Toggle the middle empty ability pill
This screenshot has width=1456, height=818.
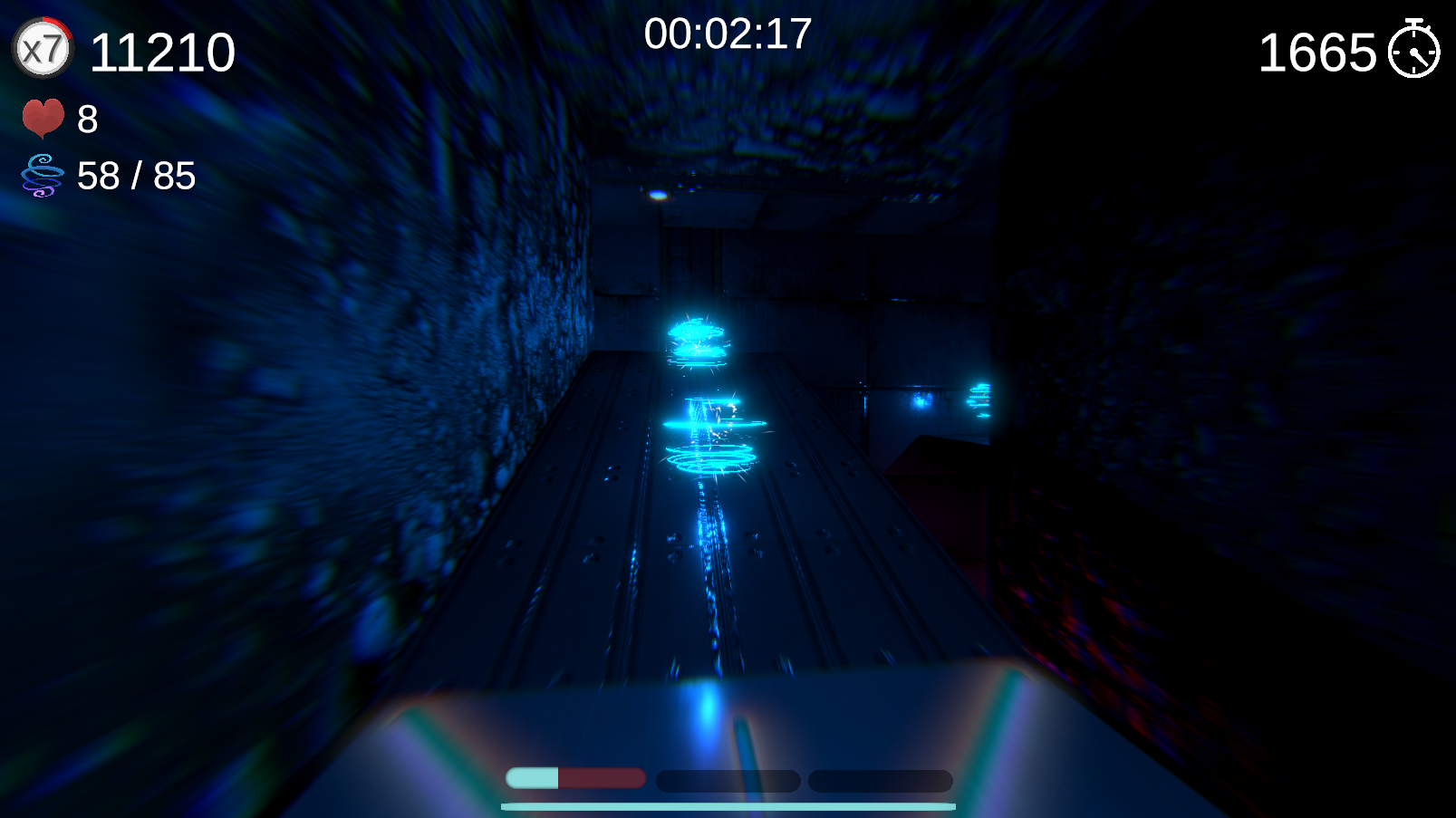coord(727,780)
